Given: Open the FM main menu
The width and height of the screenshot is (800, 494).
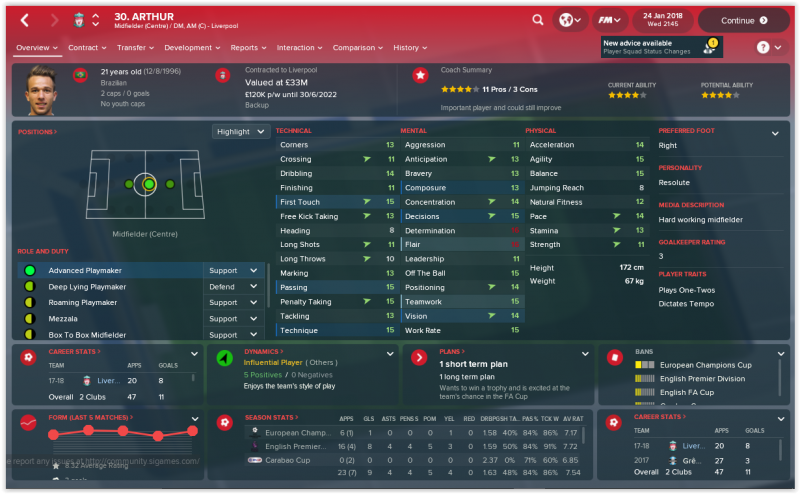Looking at the screenshot, I should pyautogui.click(x=605, y=20).
